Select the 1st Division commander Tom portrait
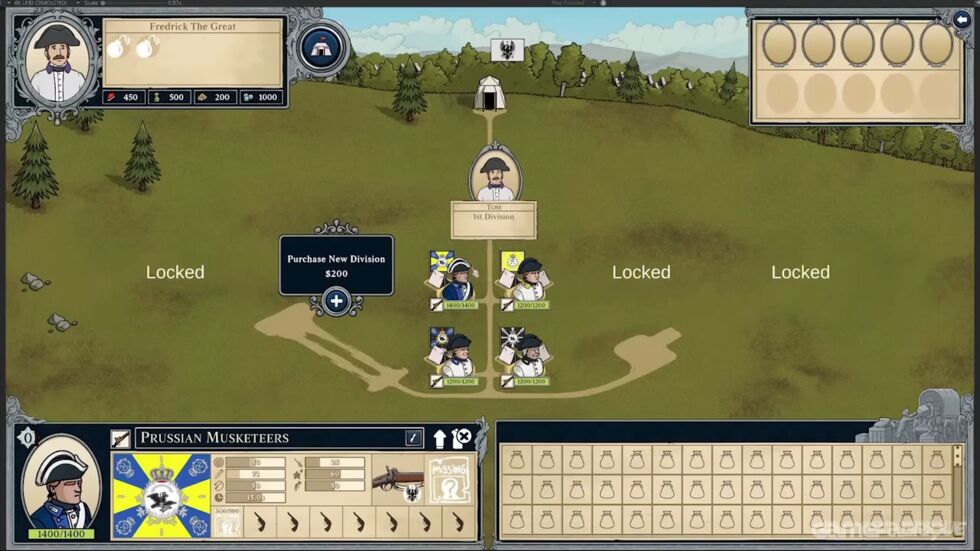980x551 pixels. click(494, 173)
